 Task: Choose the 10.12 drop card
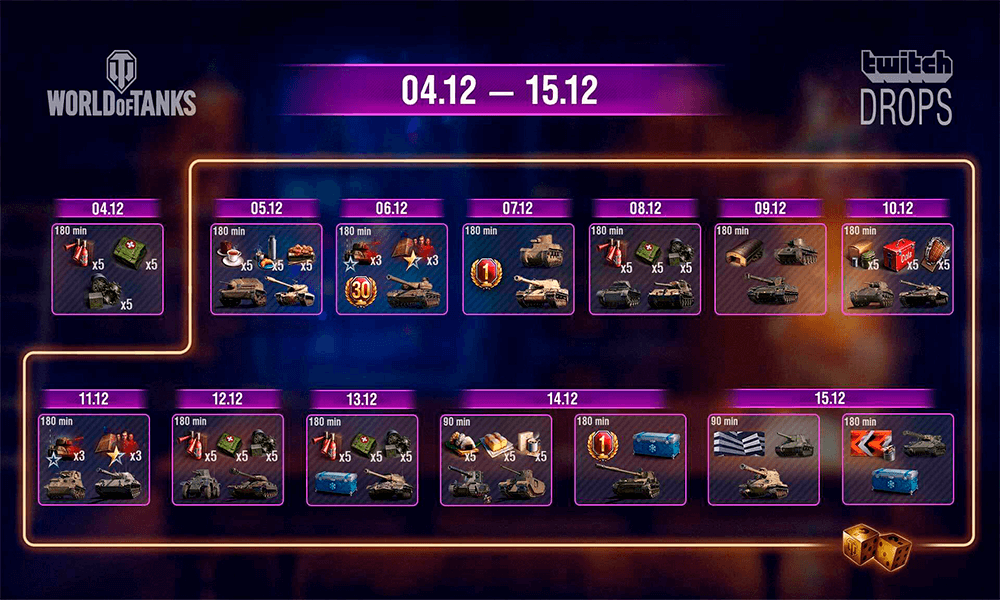pos(897,269)
